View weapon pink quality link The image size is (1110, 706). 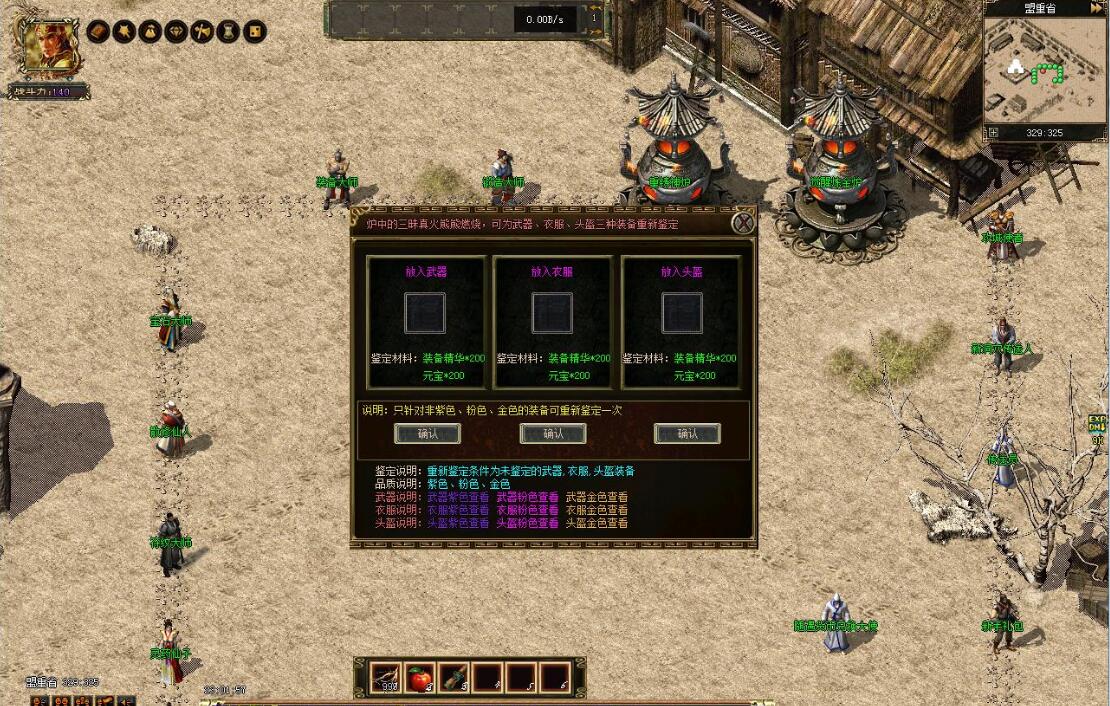(x=527, y=497)
